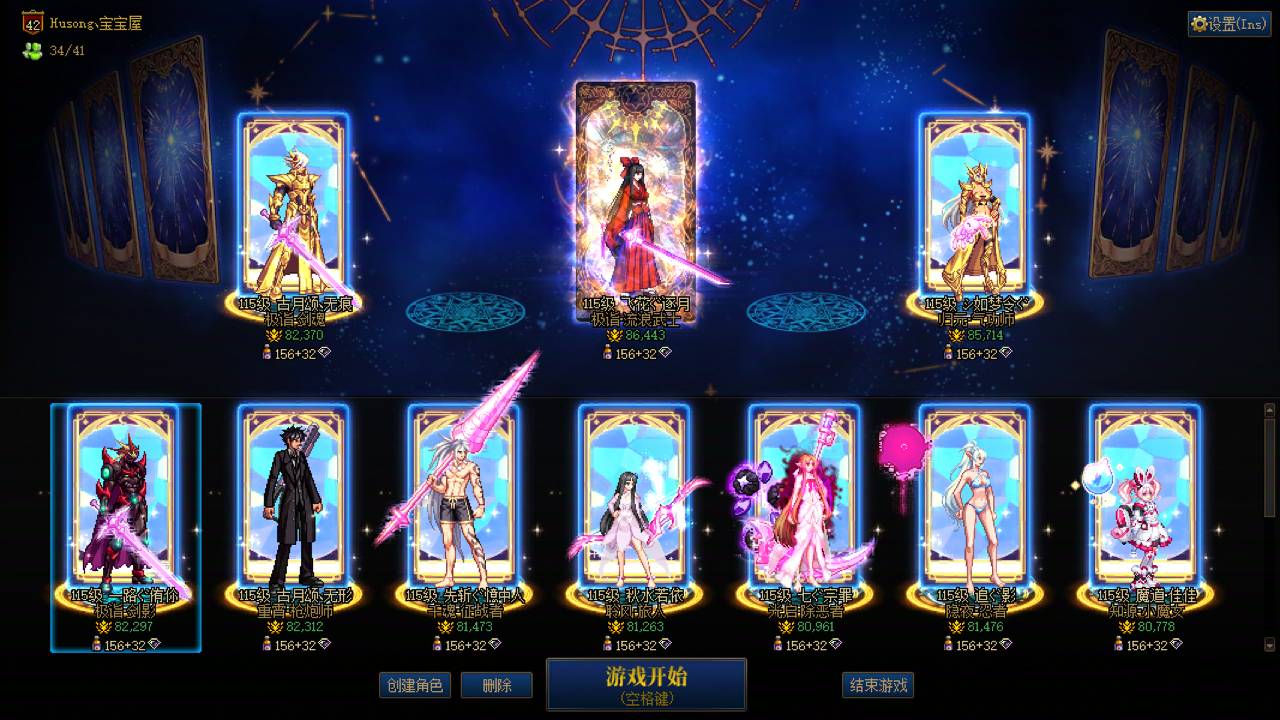The image size is (1280, 720).
Task: Select the 先斩ヾ憎中人 spearman card
Action: [x=463, y=500]
